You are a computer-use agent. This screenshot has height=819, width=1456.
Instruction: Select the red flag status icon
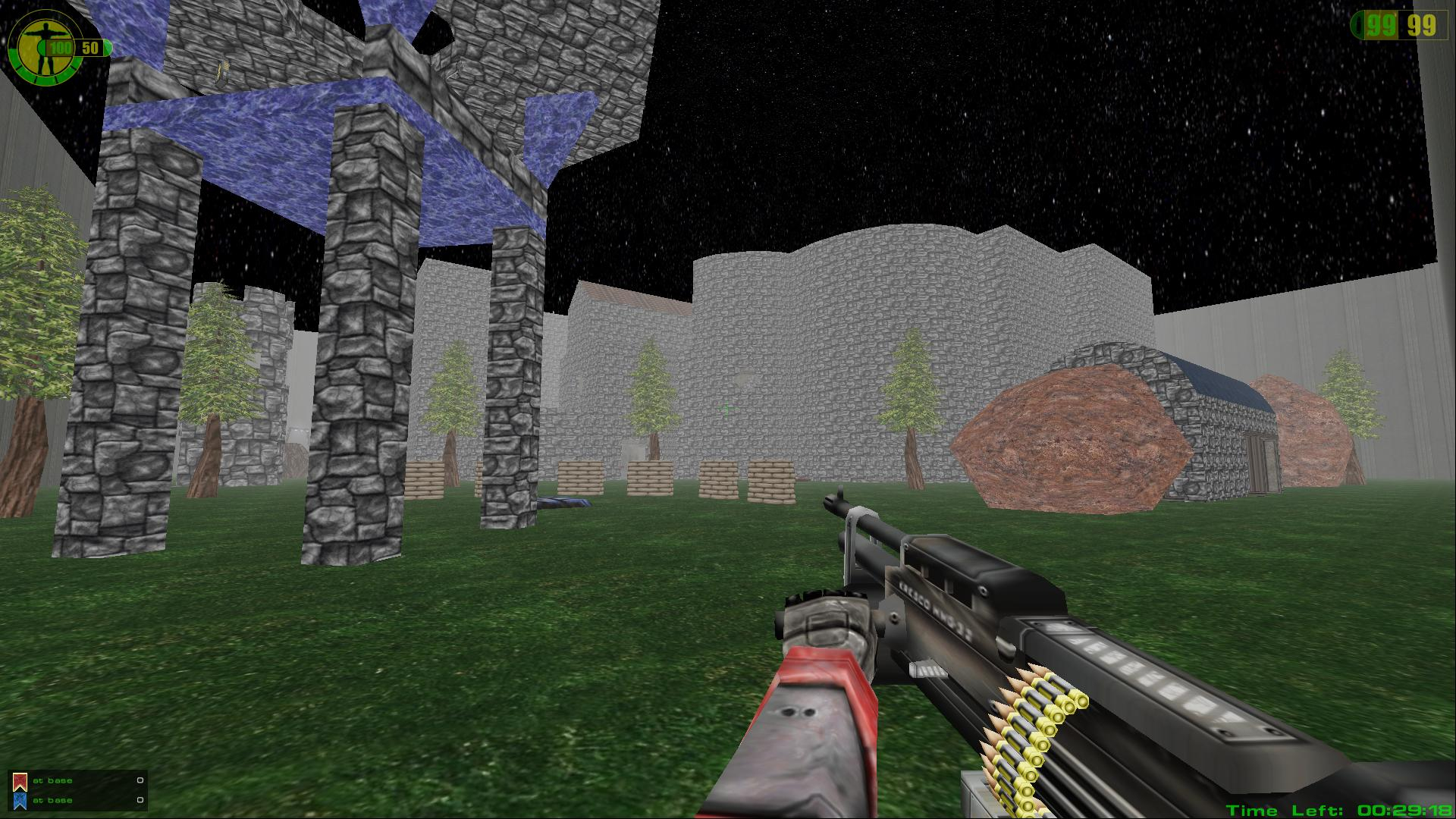(x=20, y=781)
